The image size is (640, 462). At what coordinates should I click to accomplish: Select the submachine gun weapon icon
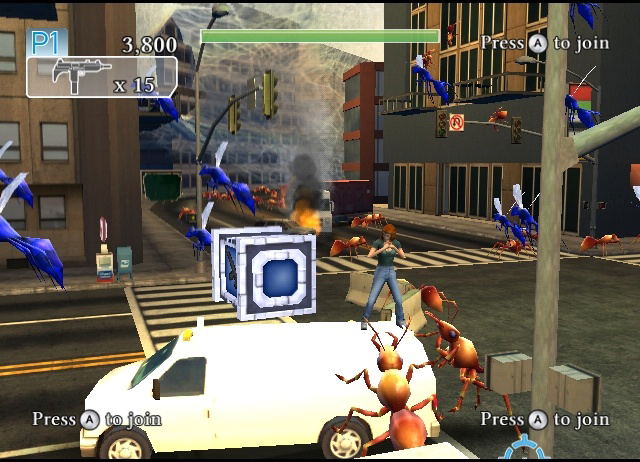(x=70, y=77)
